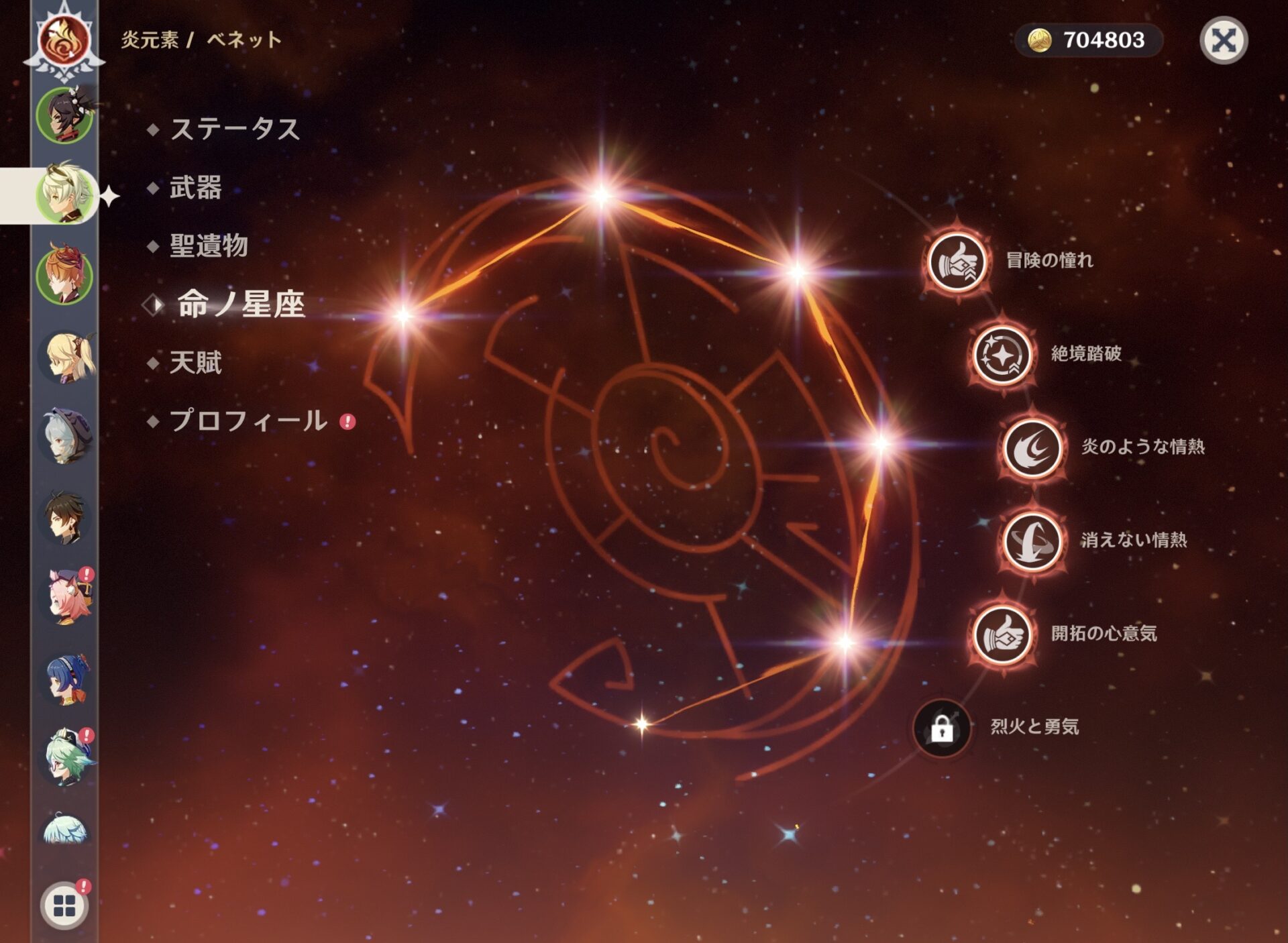Switch to the 武器 section

click(x=195, y=187)
